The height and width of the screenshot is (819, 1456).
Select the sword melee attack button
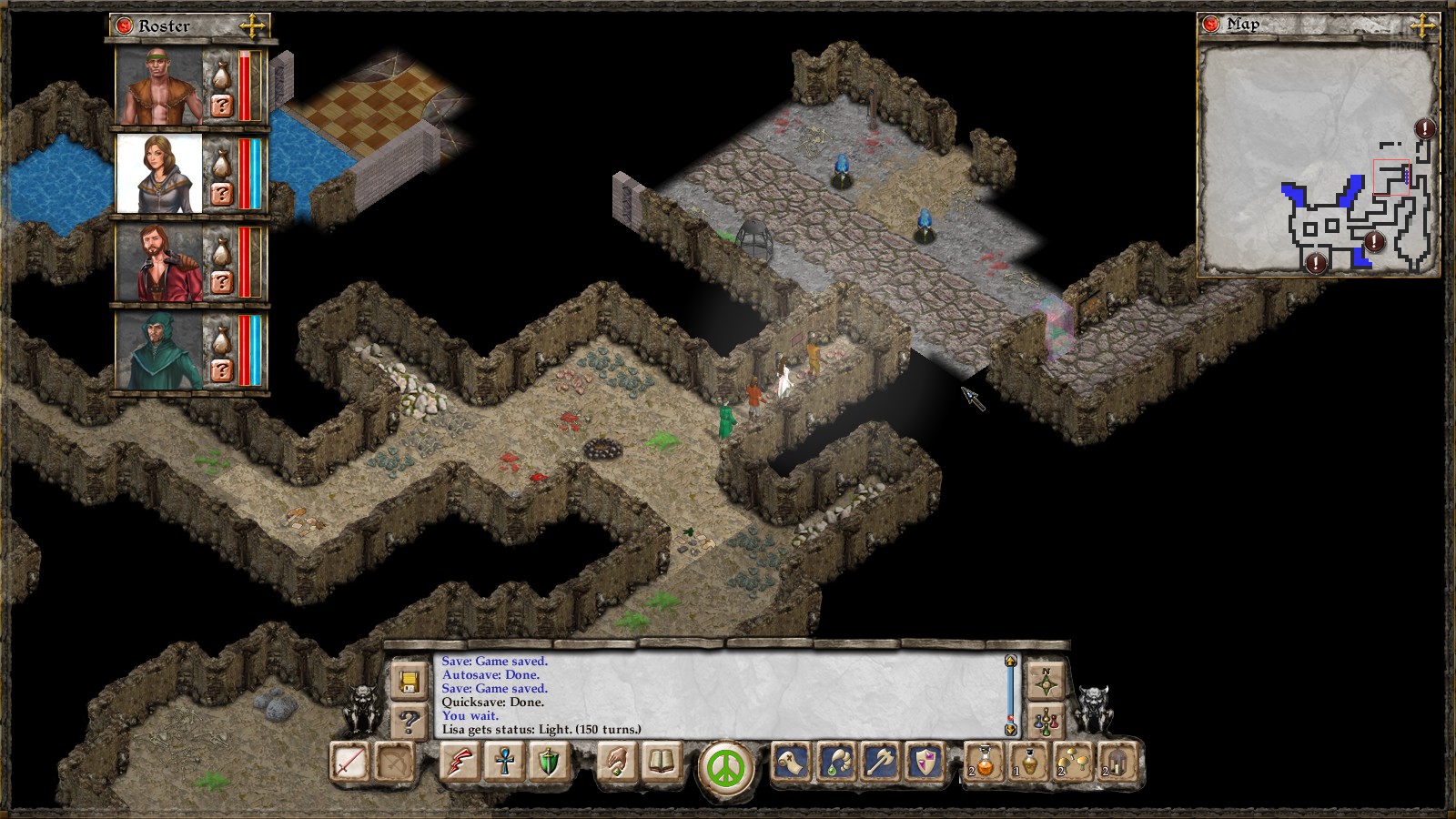point(350,763)
